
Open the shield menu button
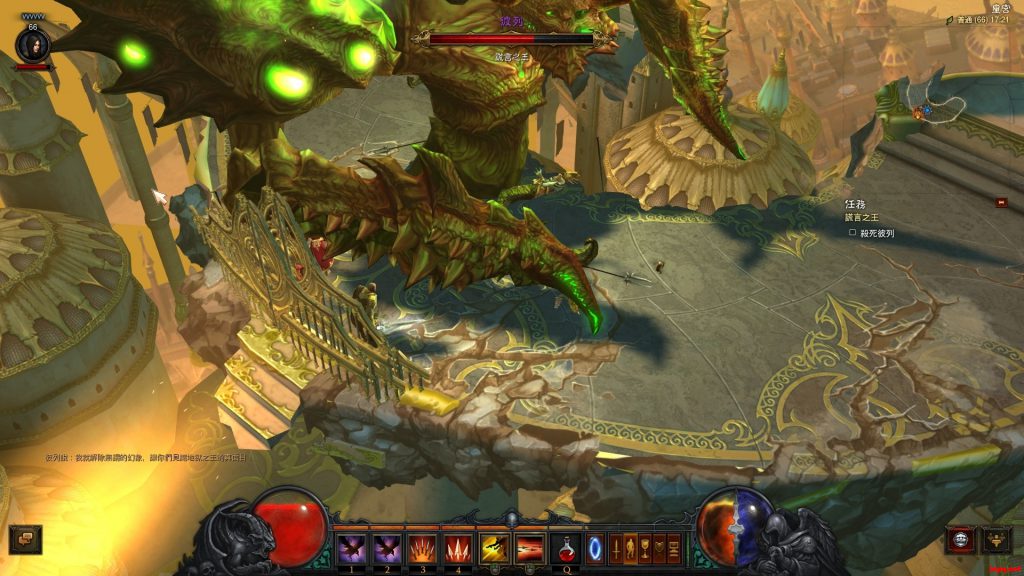659,548
